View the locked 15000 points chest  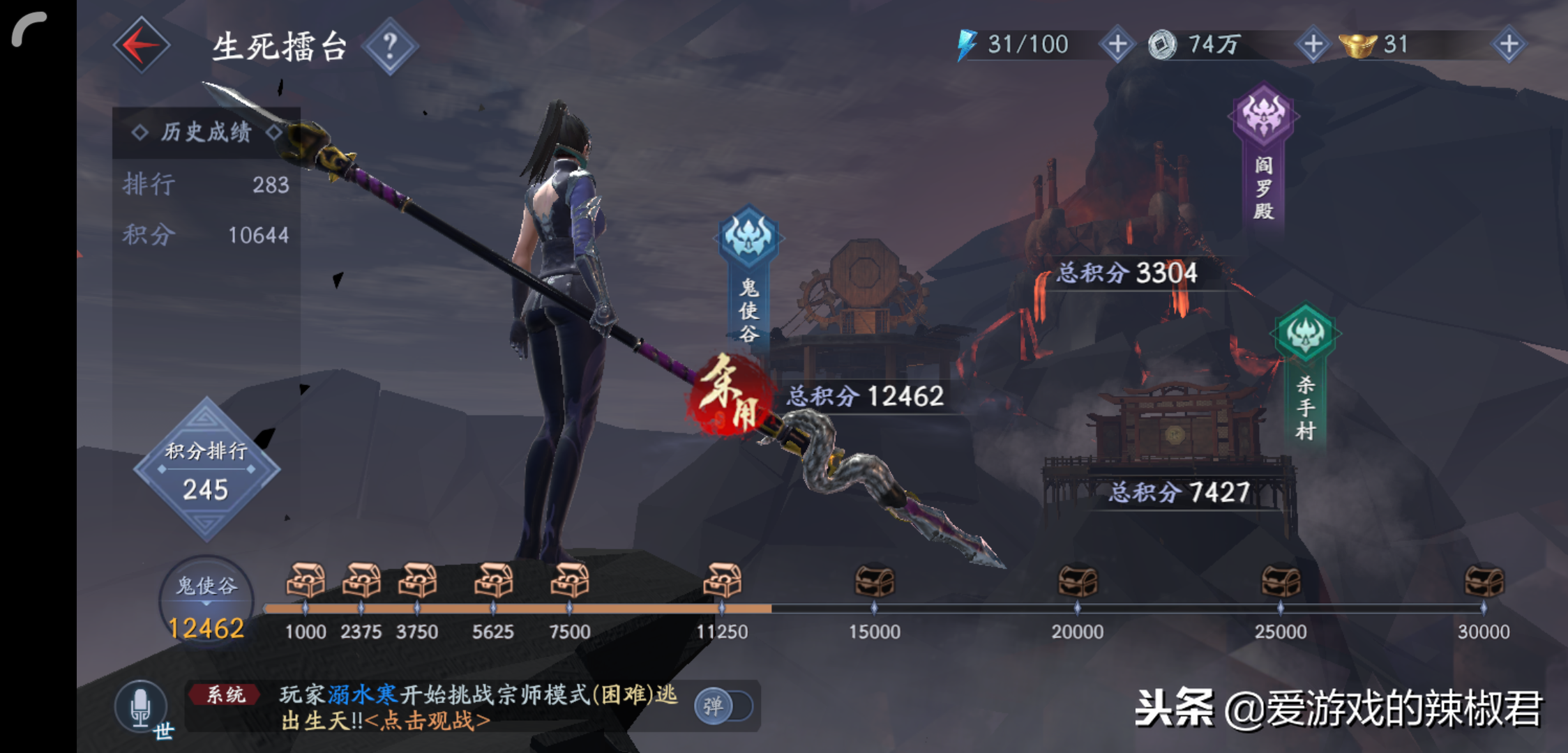point(874,581)
